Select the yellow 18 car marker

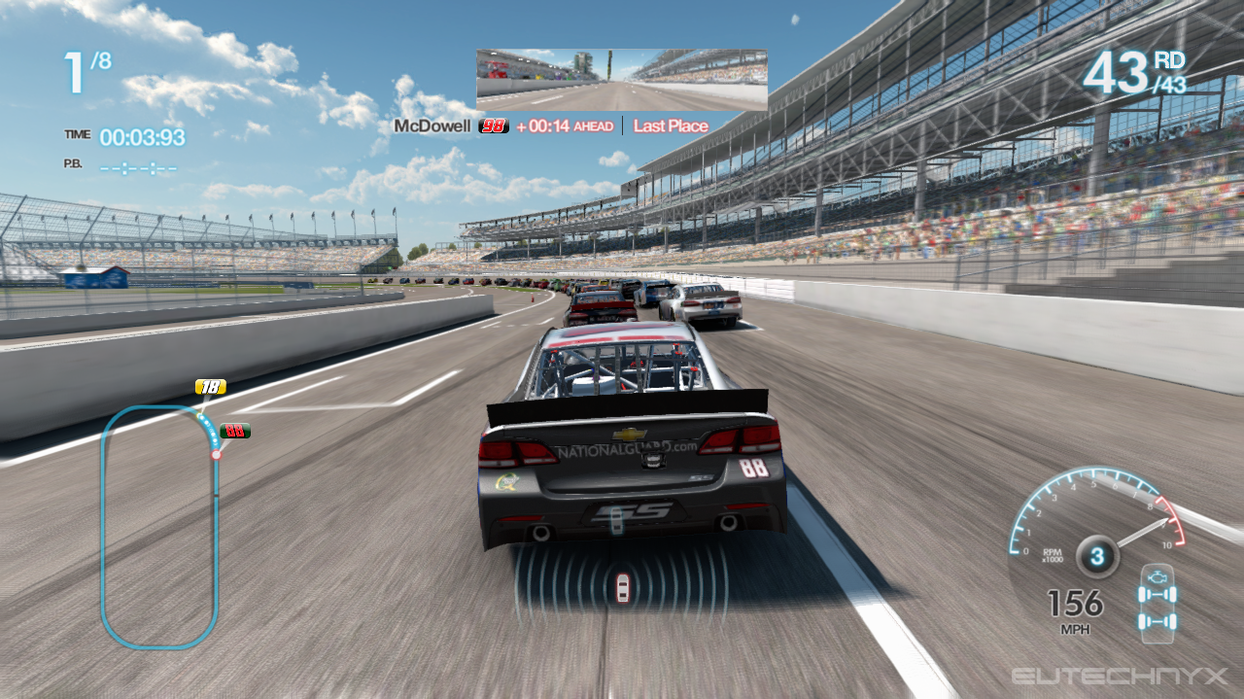coord(210,387)
